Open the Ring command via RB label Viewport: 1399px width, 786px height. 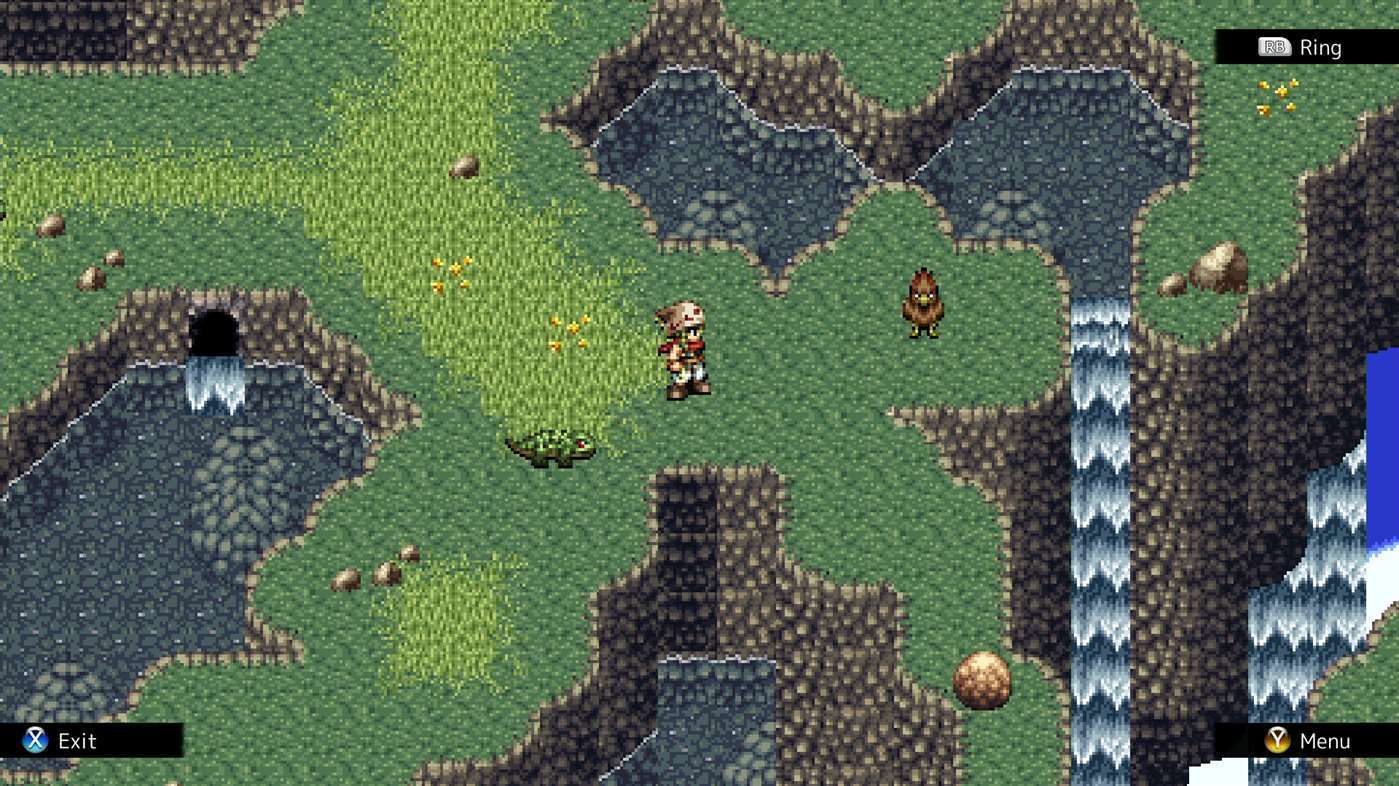(1273, 46)
